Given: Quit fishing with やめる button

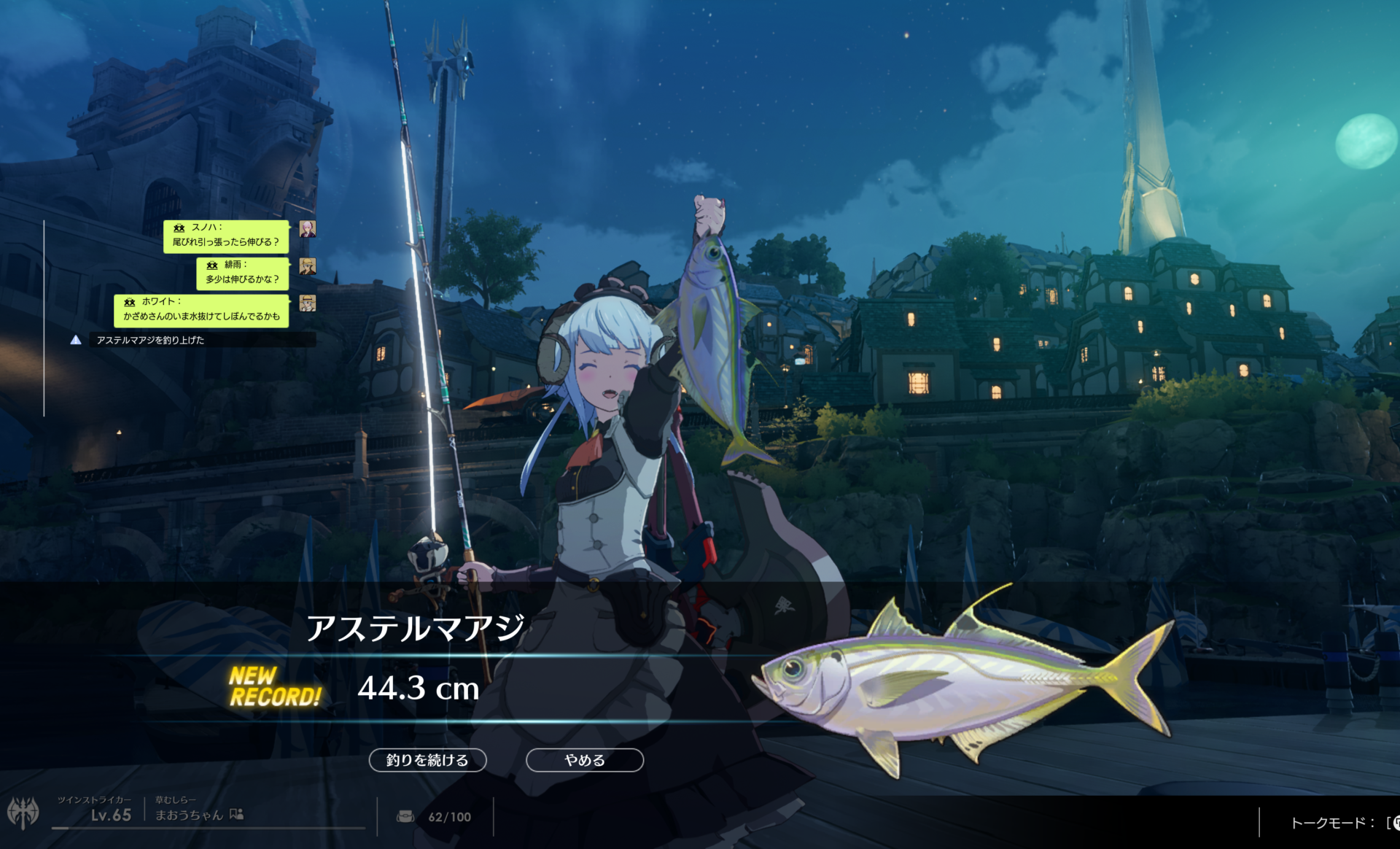Looking at the screenshot, I should point(584,760).
